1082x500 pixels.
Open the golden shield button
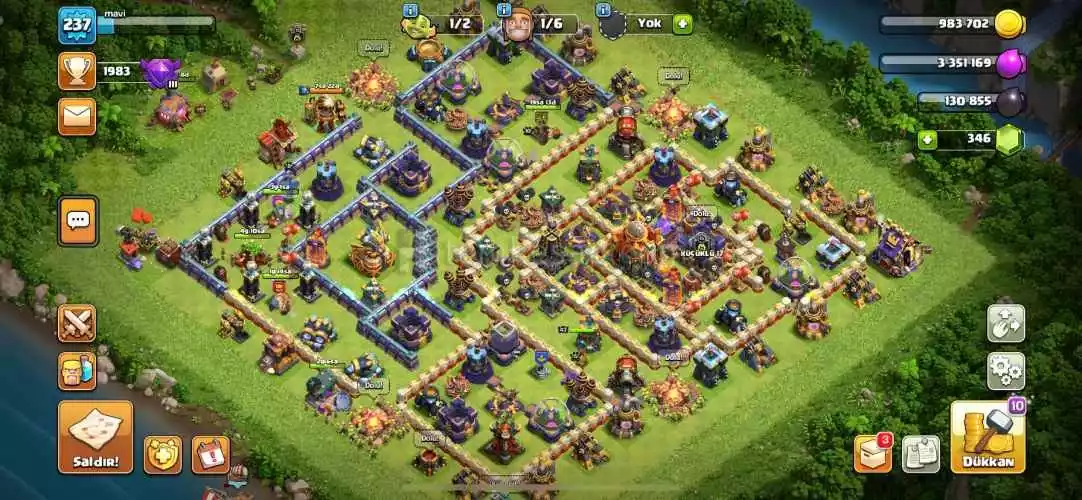pyautogui.click(x=163, y=454)
